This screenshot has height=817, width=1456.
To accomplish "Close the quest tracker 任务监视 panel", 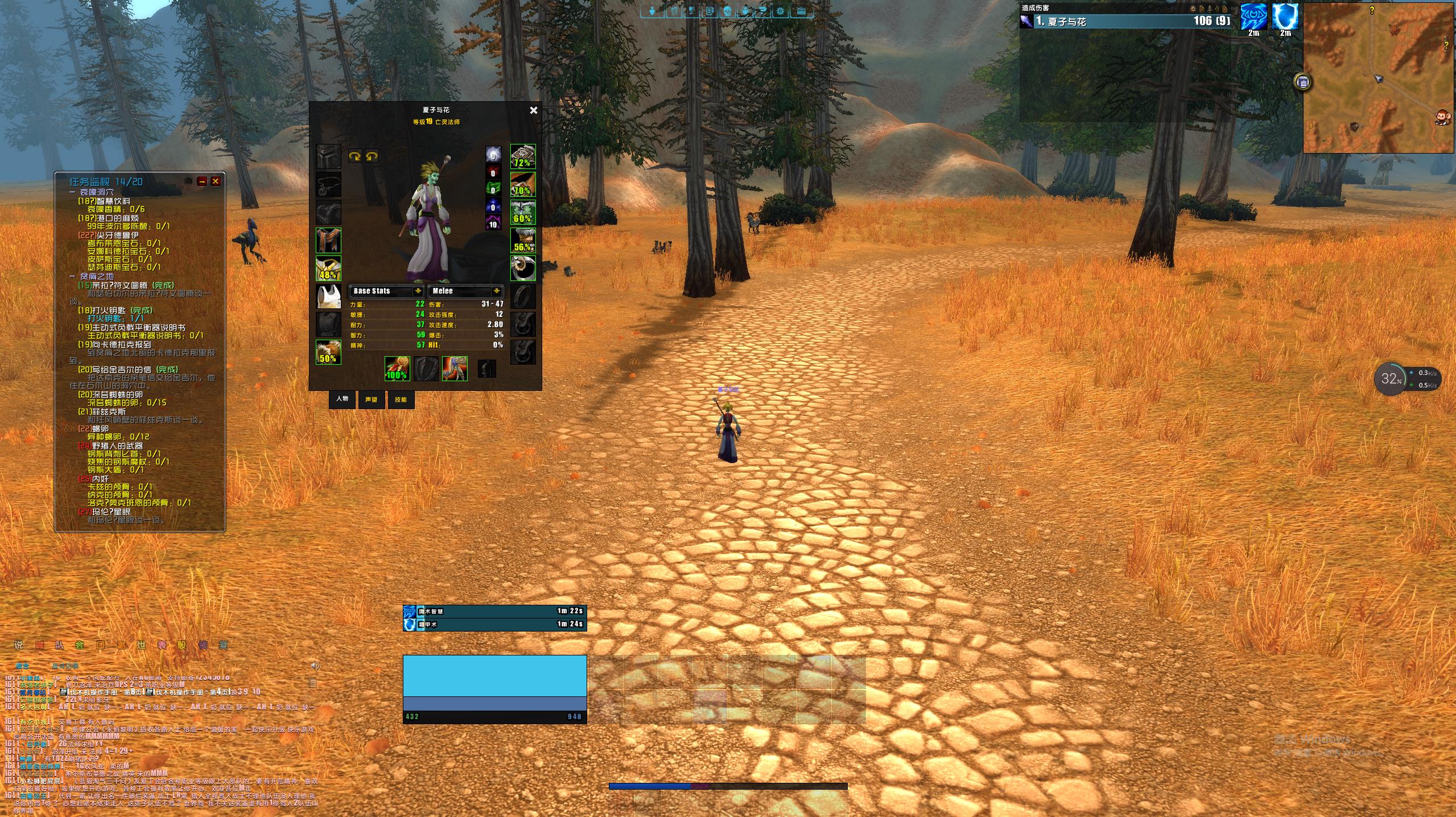I will pyautogui.click(x=216, y=181).
